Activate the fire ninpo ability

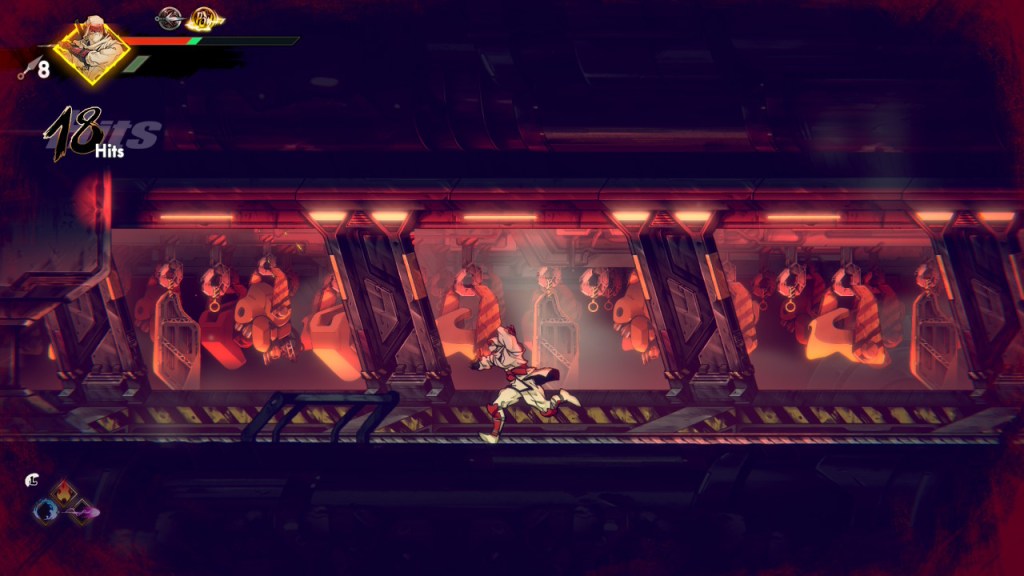tap(63, 492)
